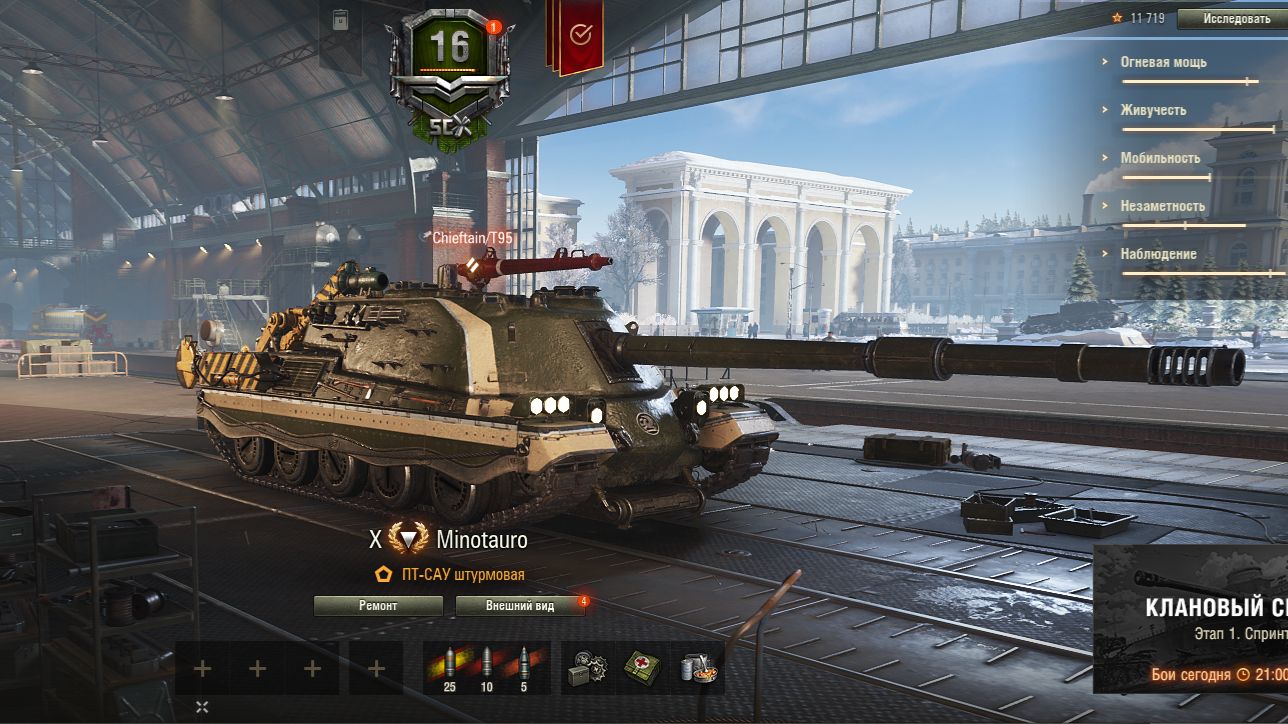Screen dimensions: 1288x724
Task: Click the Ремонт repair button
Action: point(378,606)
